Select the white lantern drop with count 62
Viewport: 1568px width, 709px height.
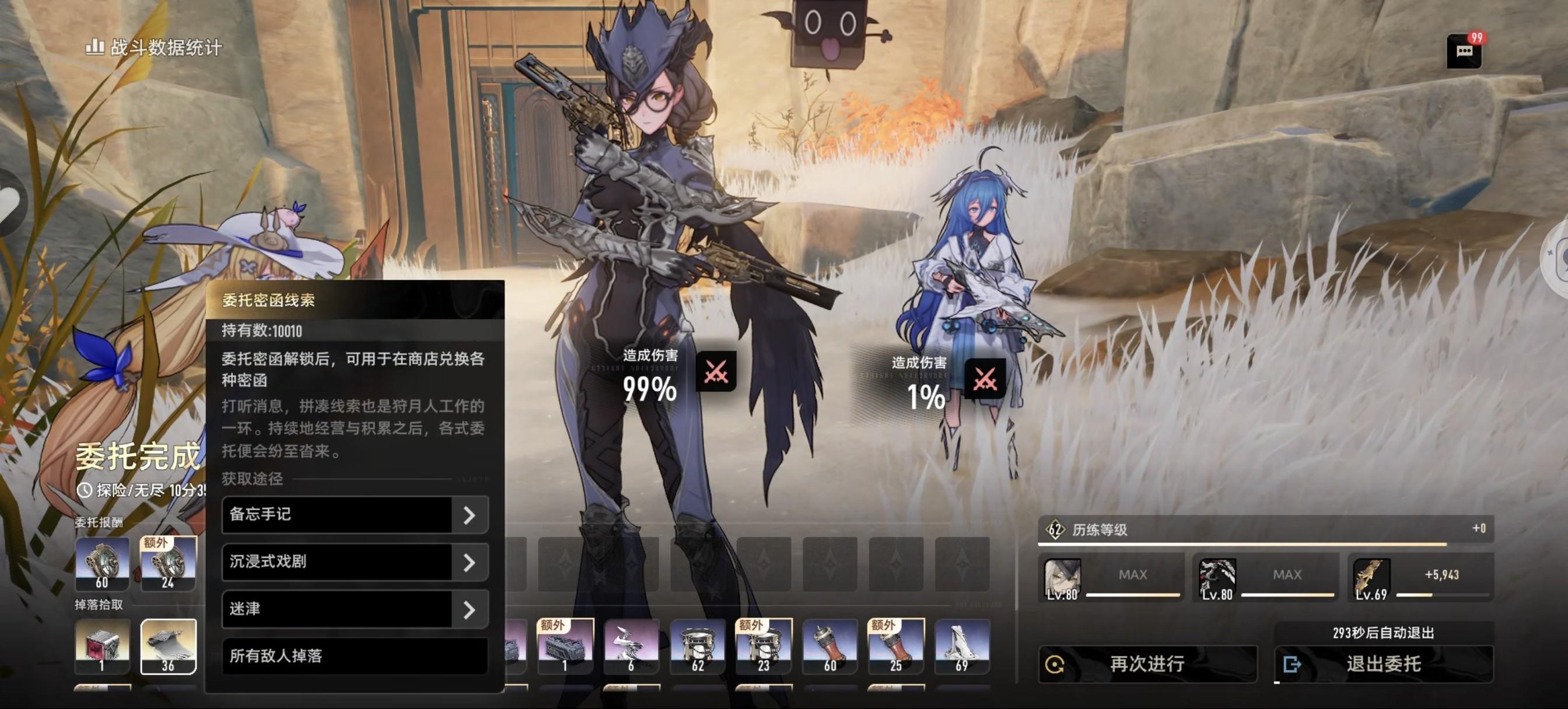pyautogui.click(x=698, y=646)
